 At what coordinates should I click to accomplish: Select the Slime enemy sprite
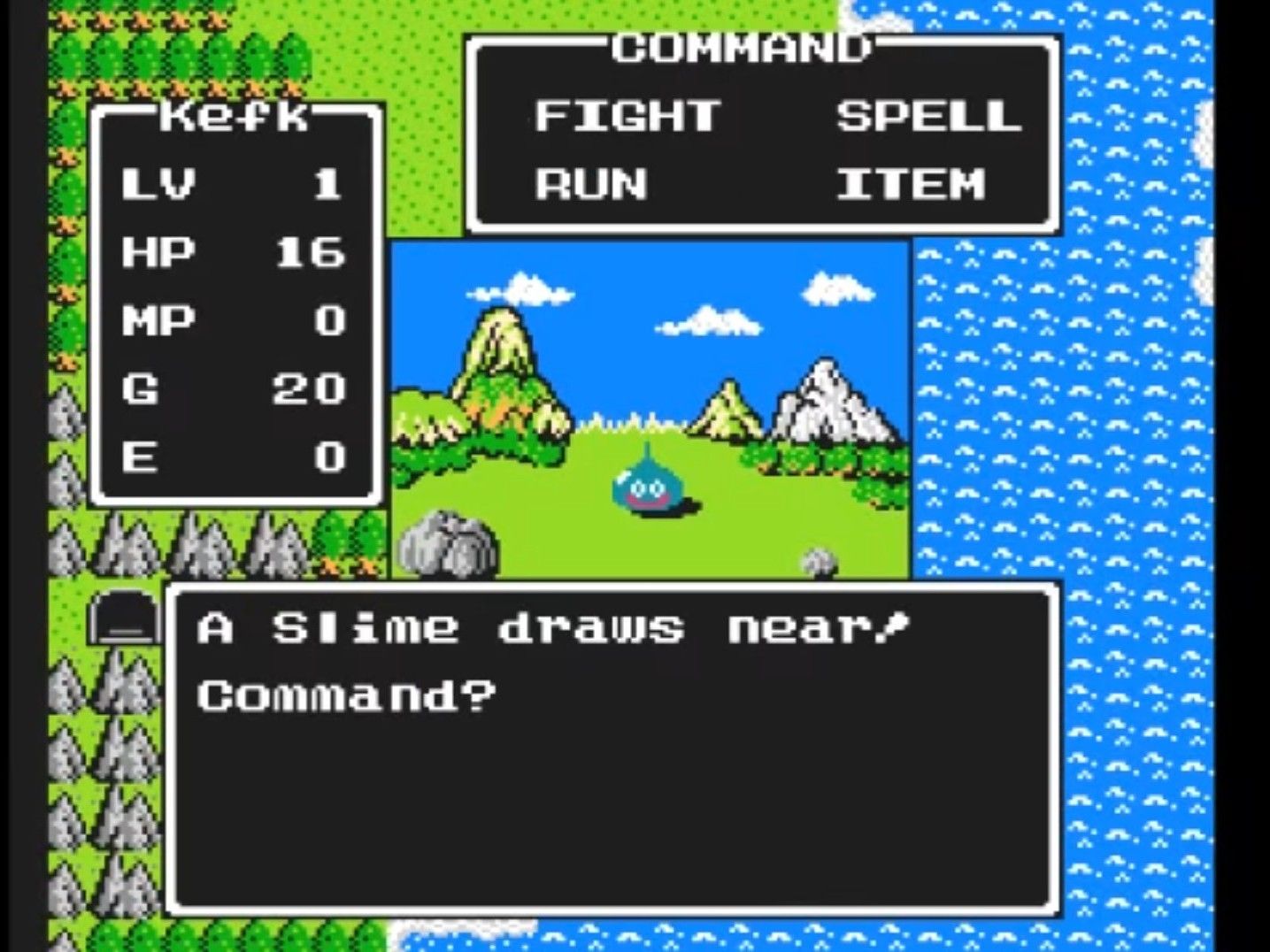click(x=646, y=485)
